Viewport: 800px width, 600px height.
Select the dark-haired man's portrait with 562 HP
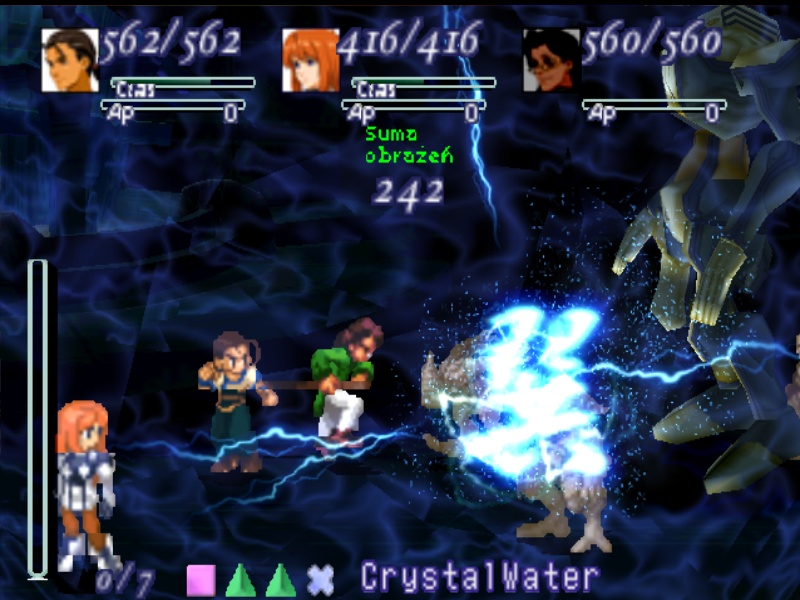[70, 60]
